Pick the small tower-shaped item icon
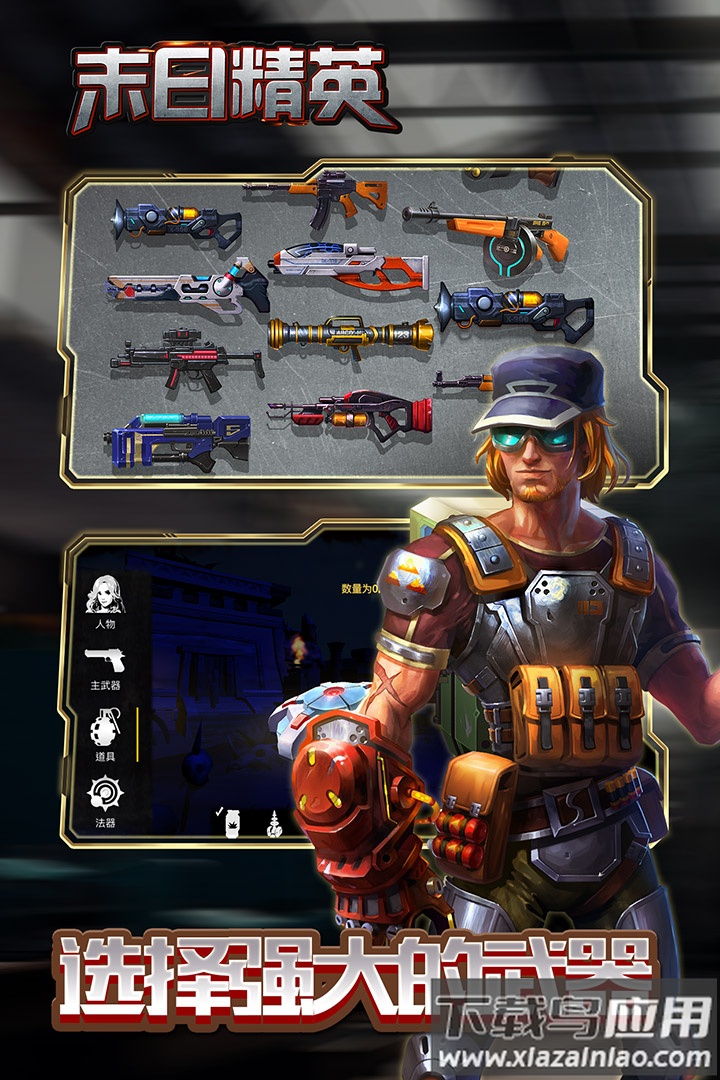This screenshot has width=720, height=1080. 272,824
